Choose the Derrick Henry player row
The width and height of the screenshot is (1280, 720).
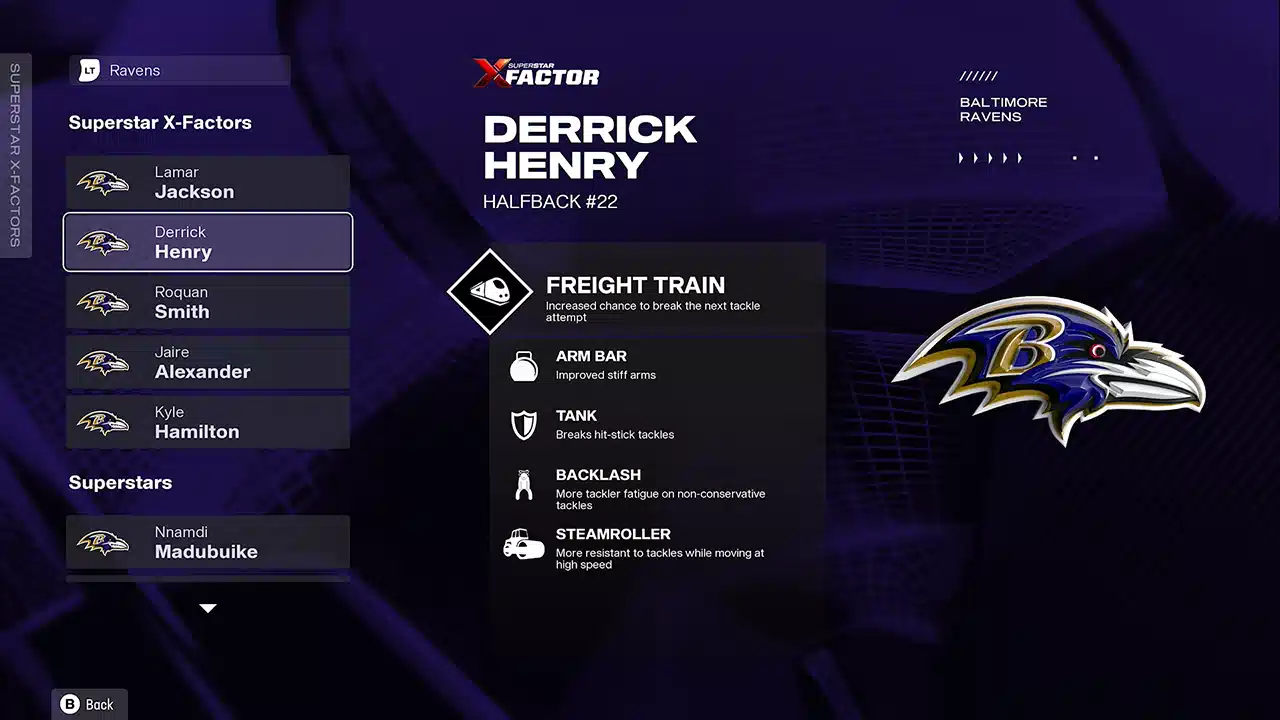pyautogui.click(x=208, y=242)
